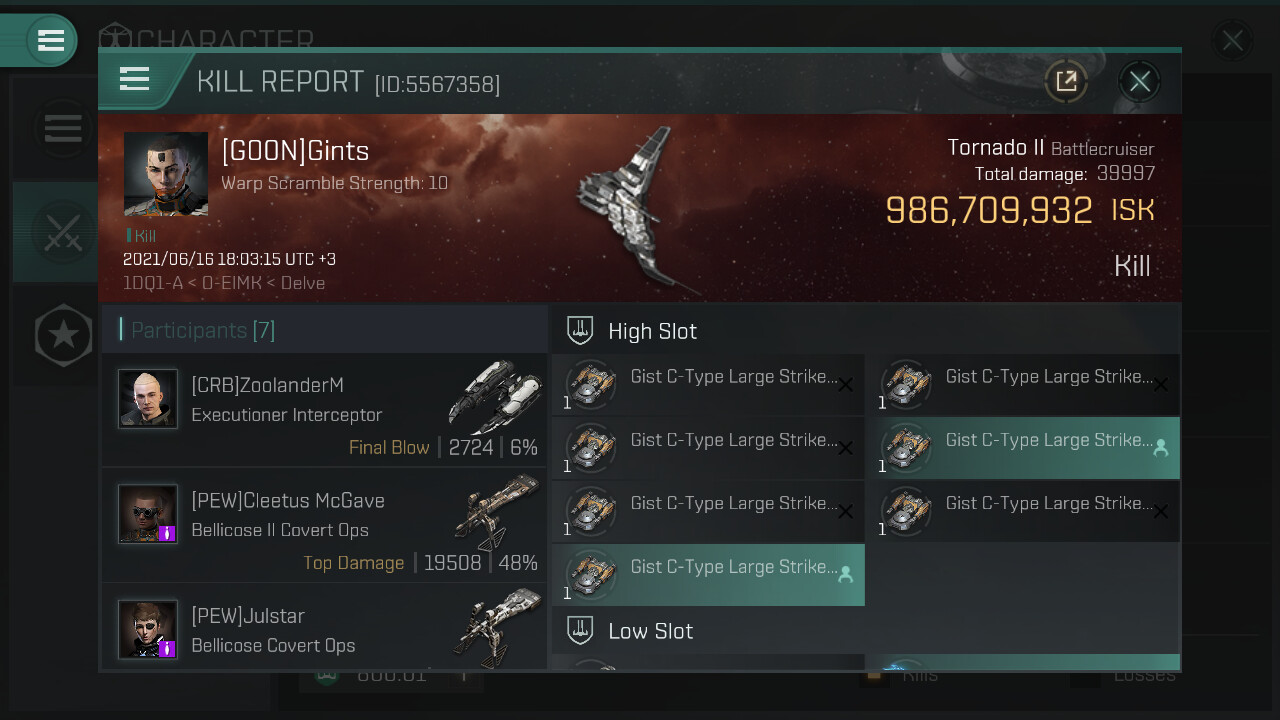Select participant [PEW]Julstar row
This screenshot has height=720, width=1280.
pyautogui.click(x=324, y=630)
